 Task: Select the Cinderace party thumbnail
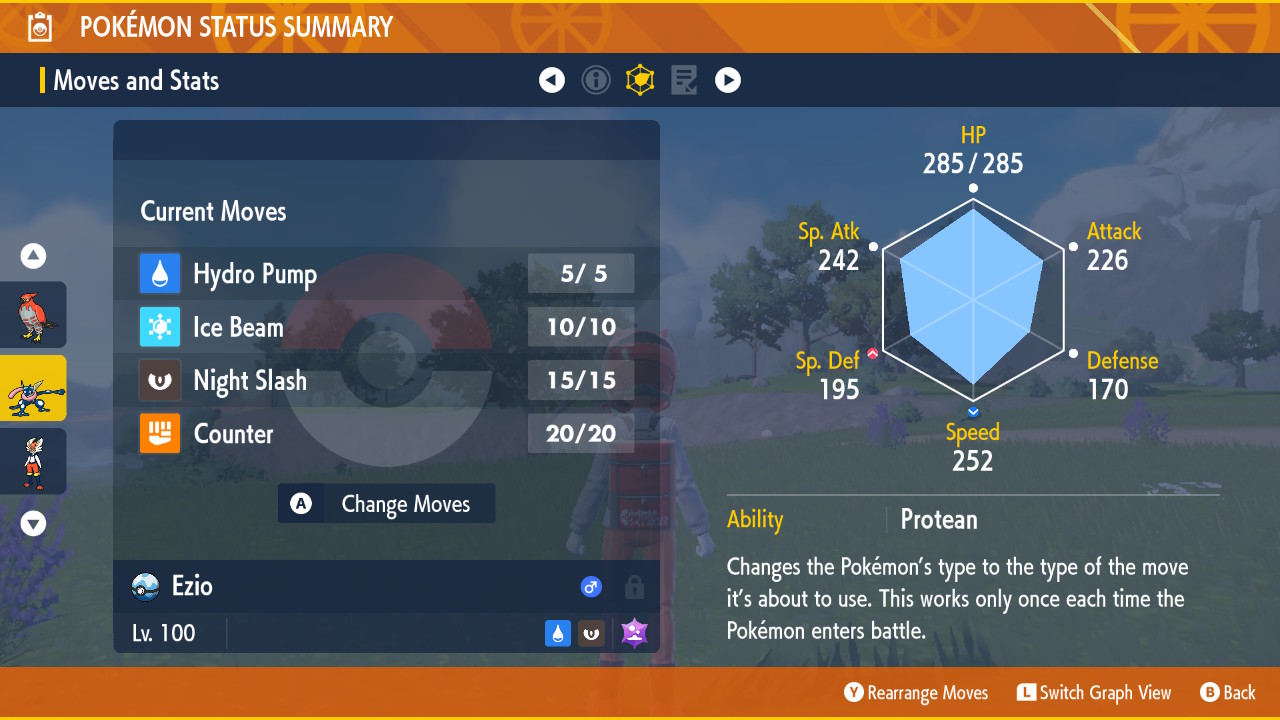point(33,461)
